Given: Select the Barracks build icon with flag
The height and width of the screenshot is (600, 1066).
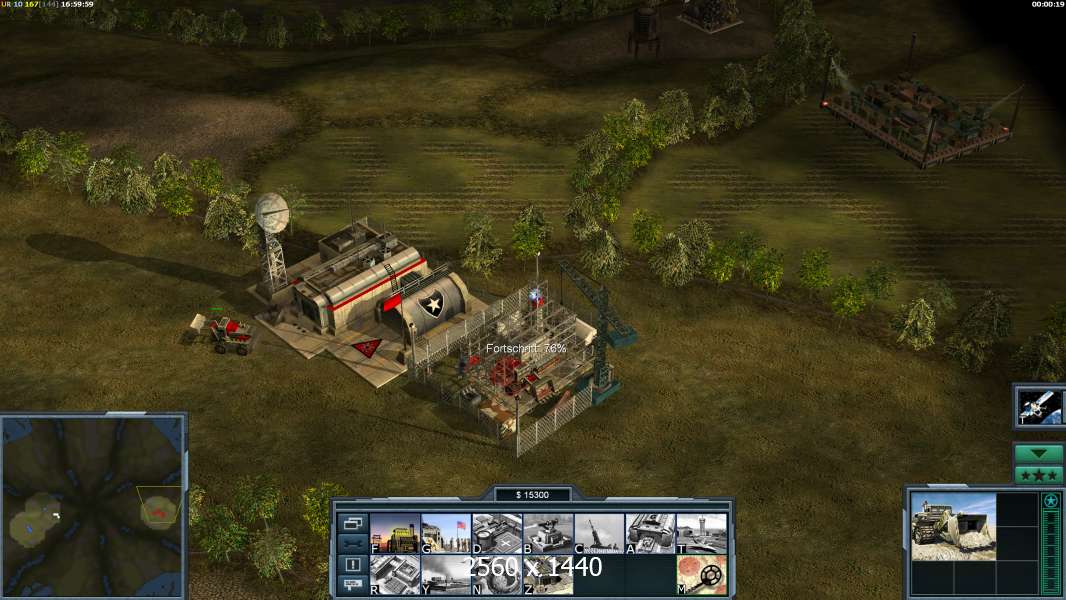Looking at the screenshot, I should coord(446,533).
